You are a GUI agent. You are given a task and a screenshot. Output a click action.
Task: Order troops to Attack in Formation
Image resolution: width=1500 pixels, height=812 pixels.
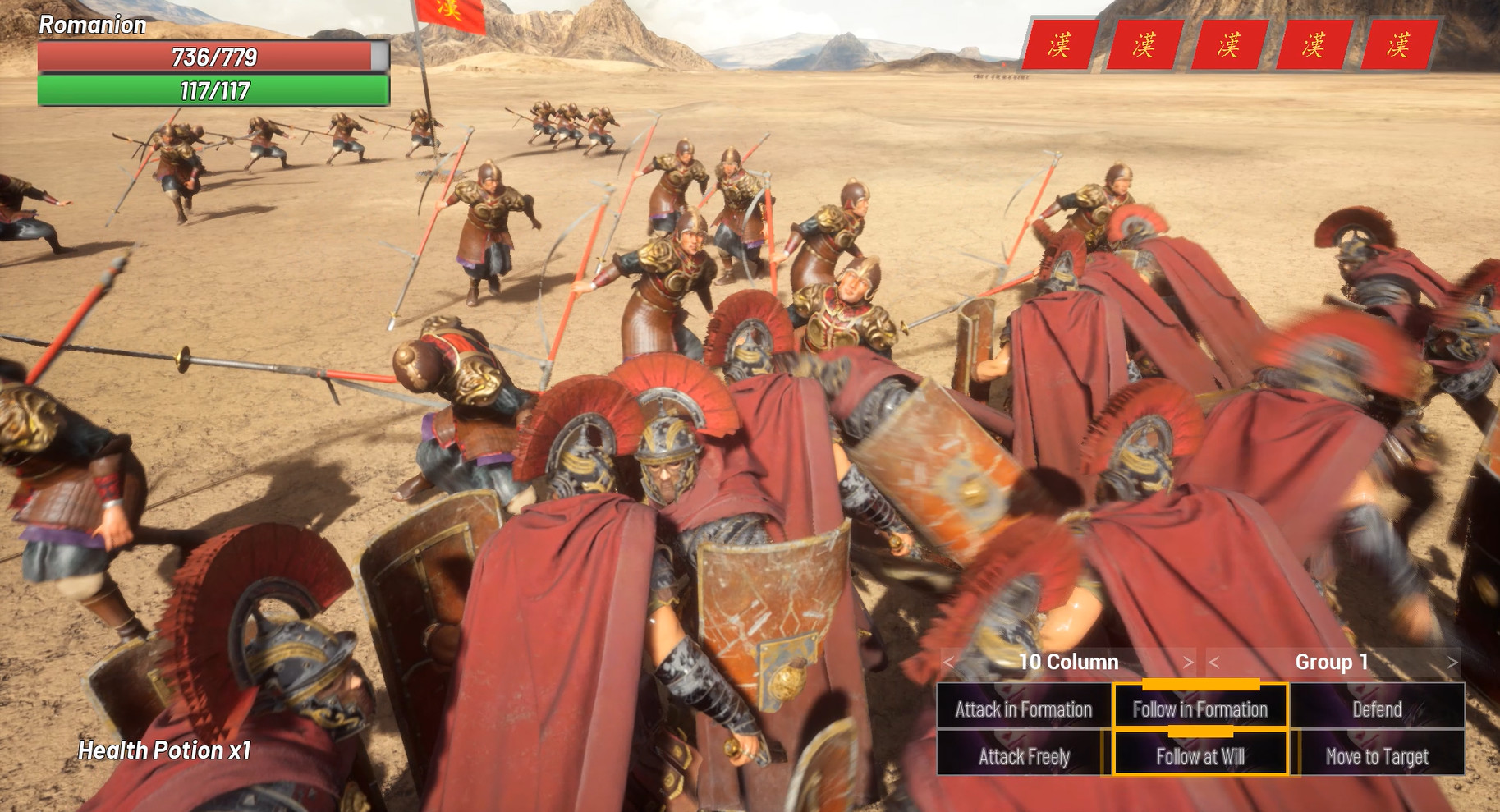[x=1023, y=709]
